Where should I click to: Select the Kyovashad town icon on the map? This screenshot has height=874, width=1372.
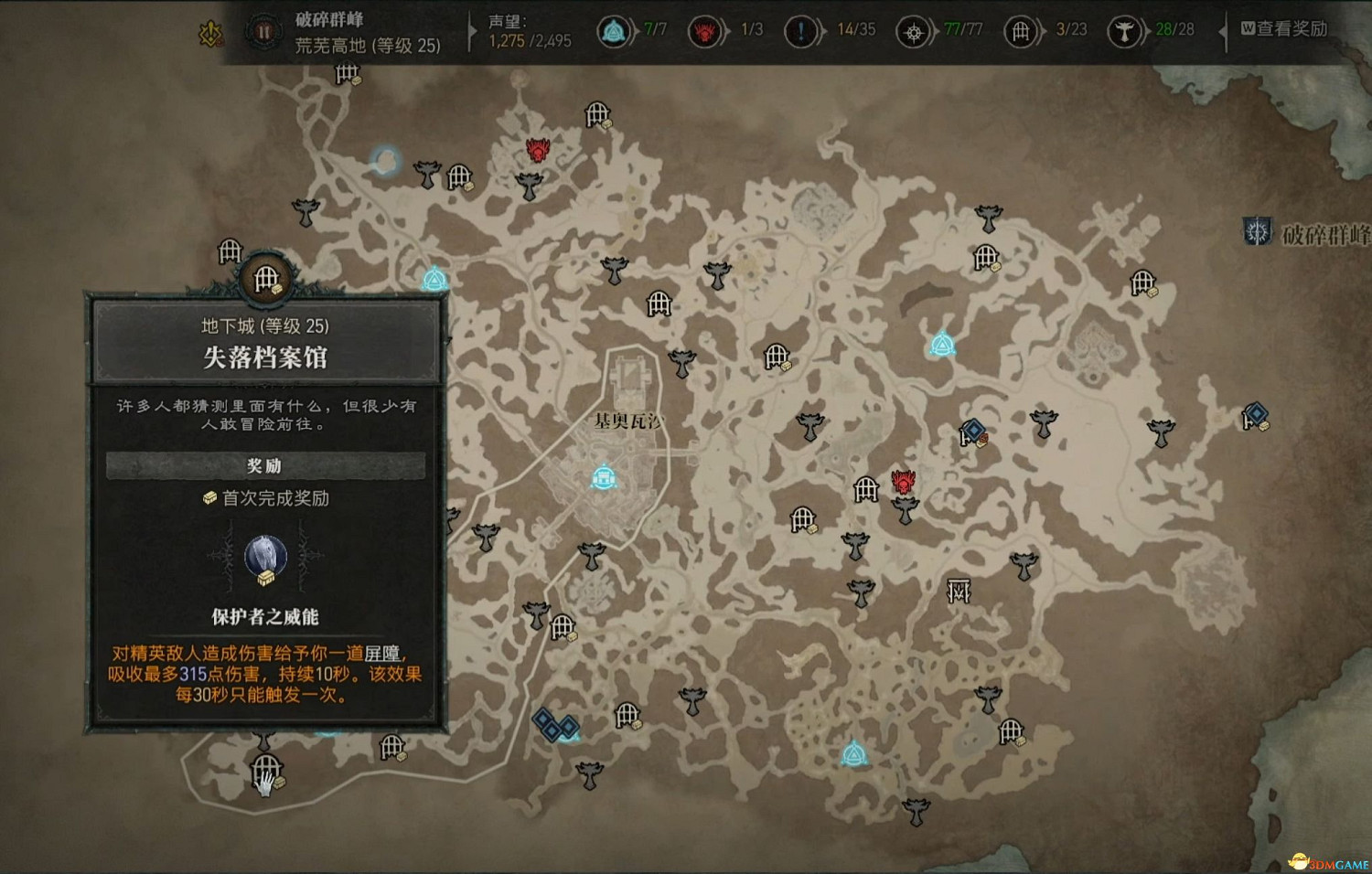tap(605, 475)
